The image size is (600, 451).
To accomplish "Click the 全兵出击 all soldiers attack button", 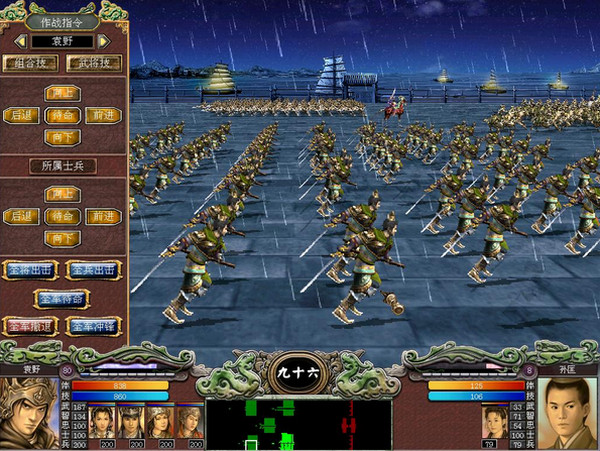I will coord(92,270).
